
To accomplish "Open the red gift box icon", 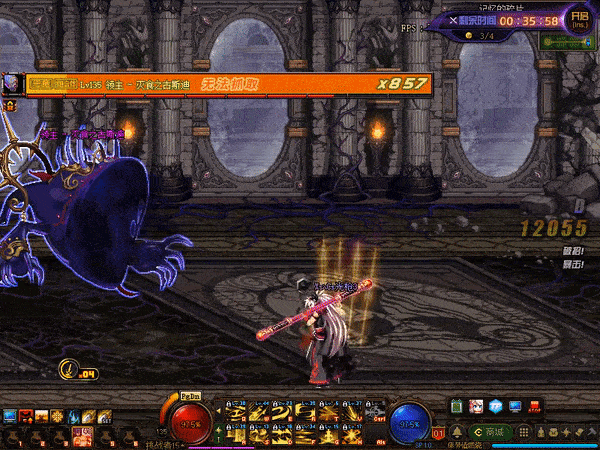I will pyautogui.click(x=537, y=407).
